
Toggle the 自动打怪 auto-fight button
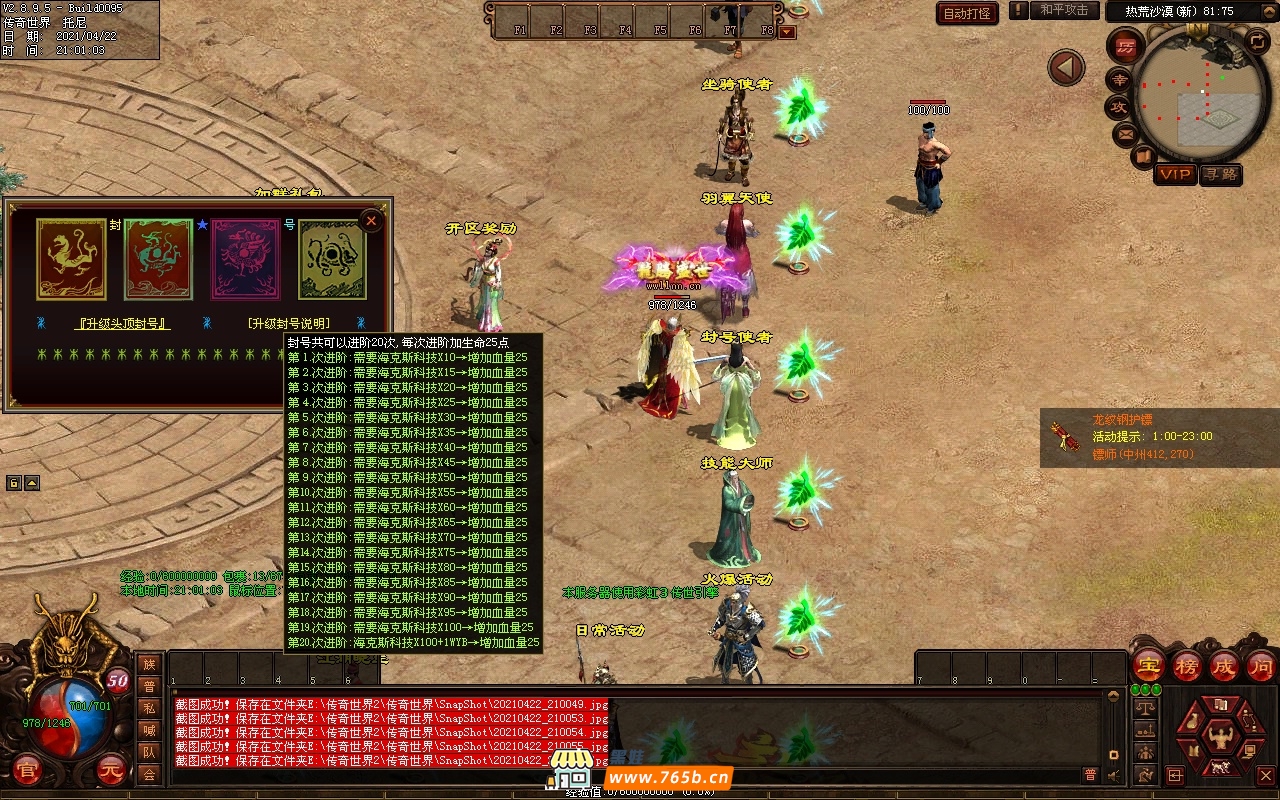pyautogui.click(x=967, y=13)
